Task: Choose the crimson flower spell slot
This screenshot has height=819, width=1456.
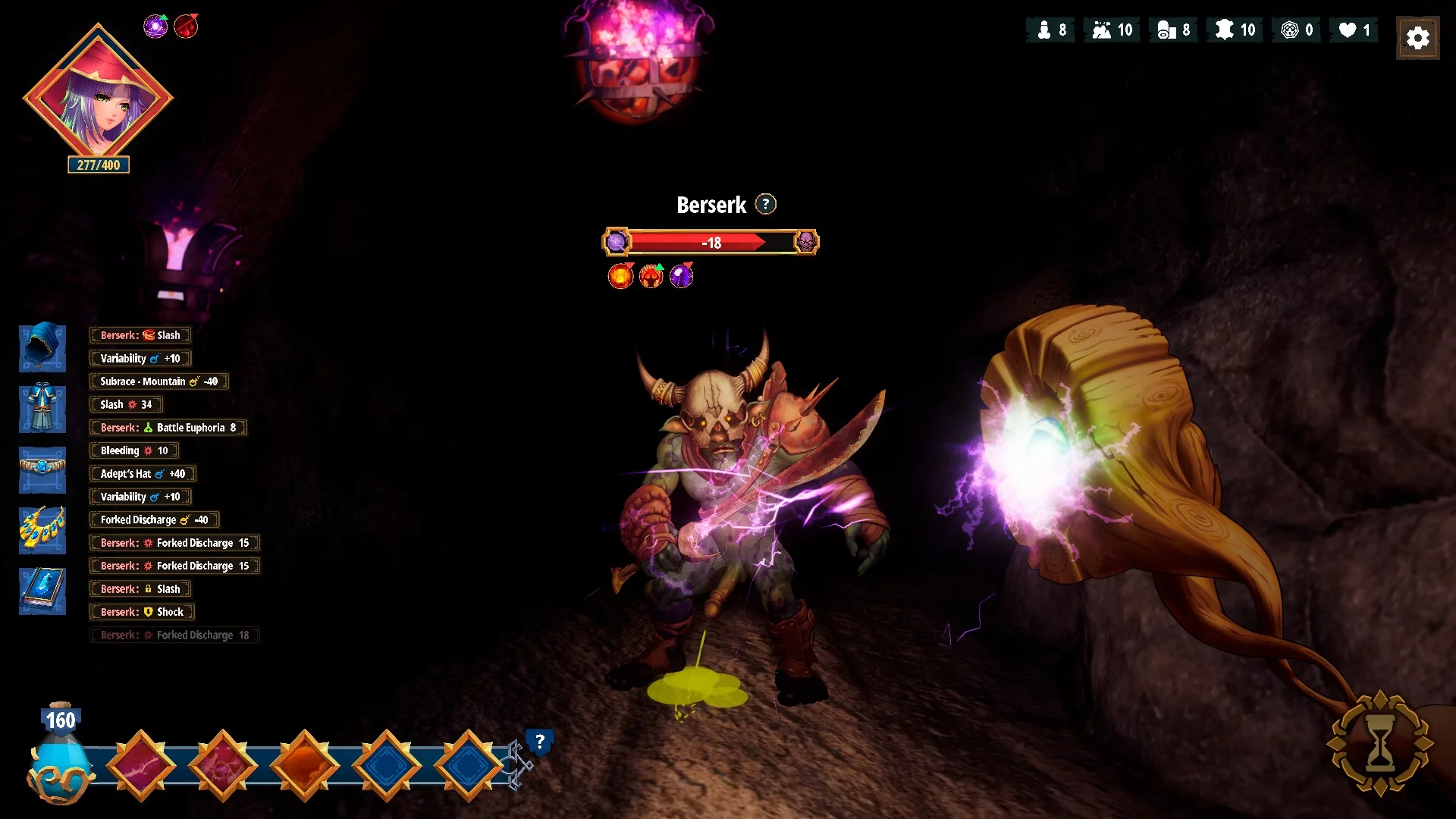Action: [223, 766]
